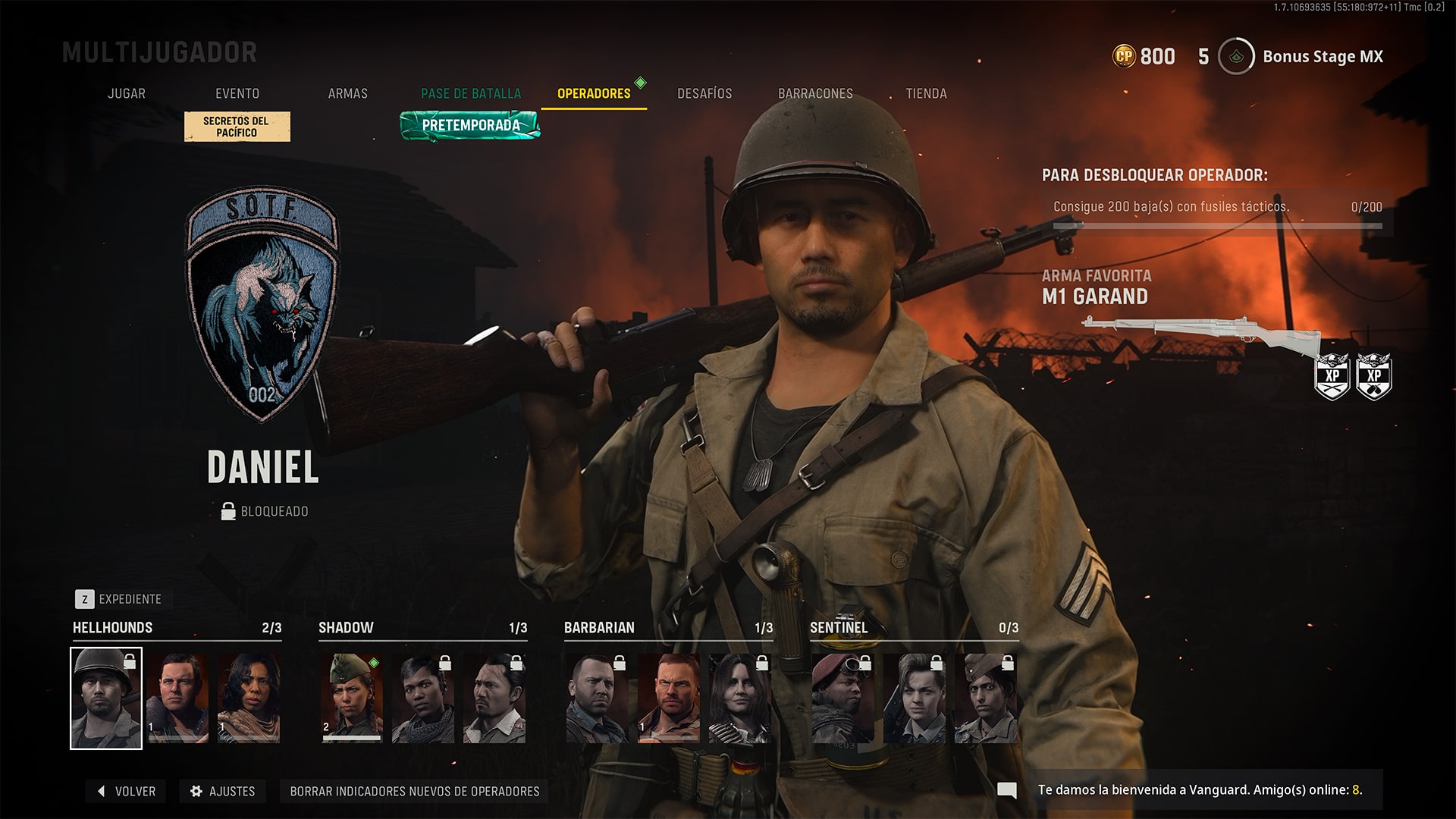Viewport: 1456px width, 819px height.
Task: Click the back arrow icon on VOLVER
Action: (x=99, y=791)
